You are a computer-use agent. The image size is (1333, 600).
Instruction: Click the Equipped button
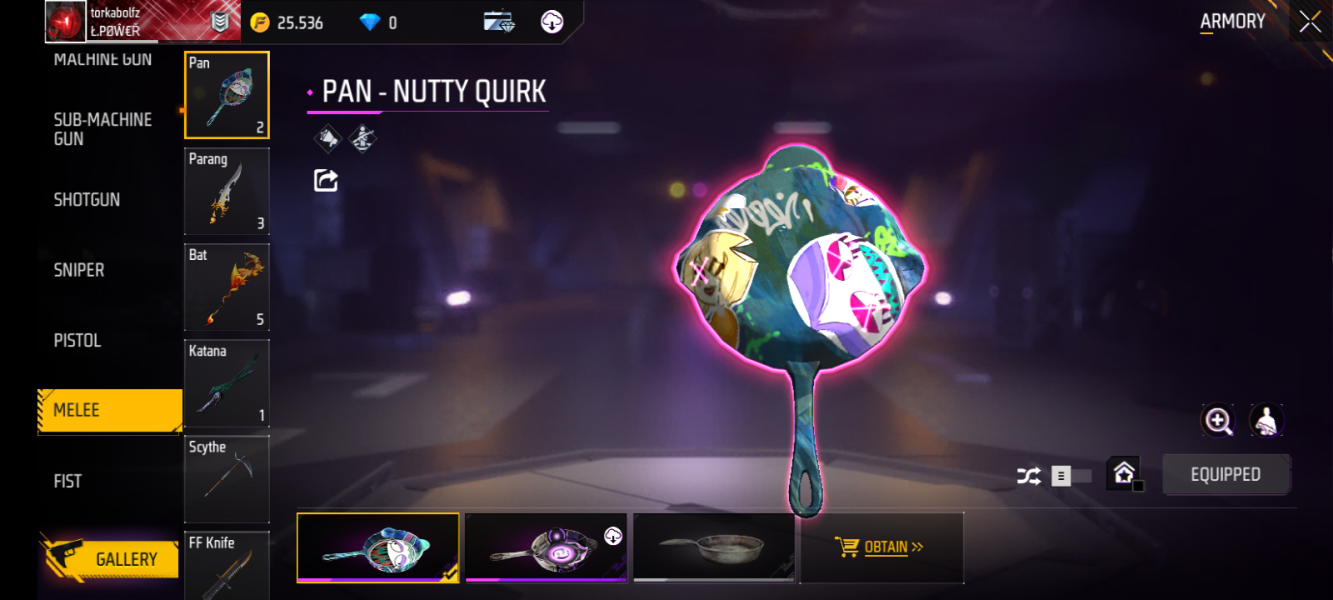click(1225, 475)
